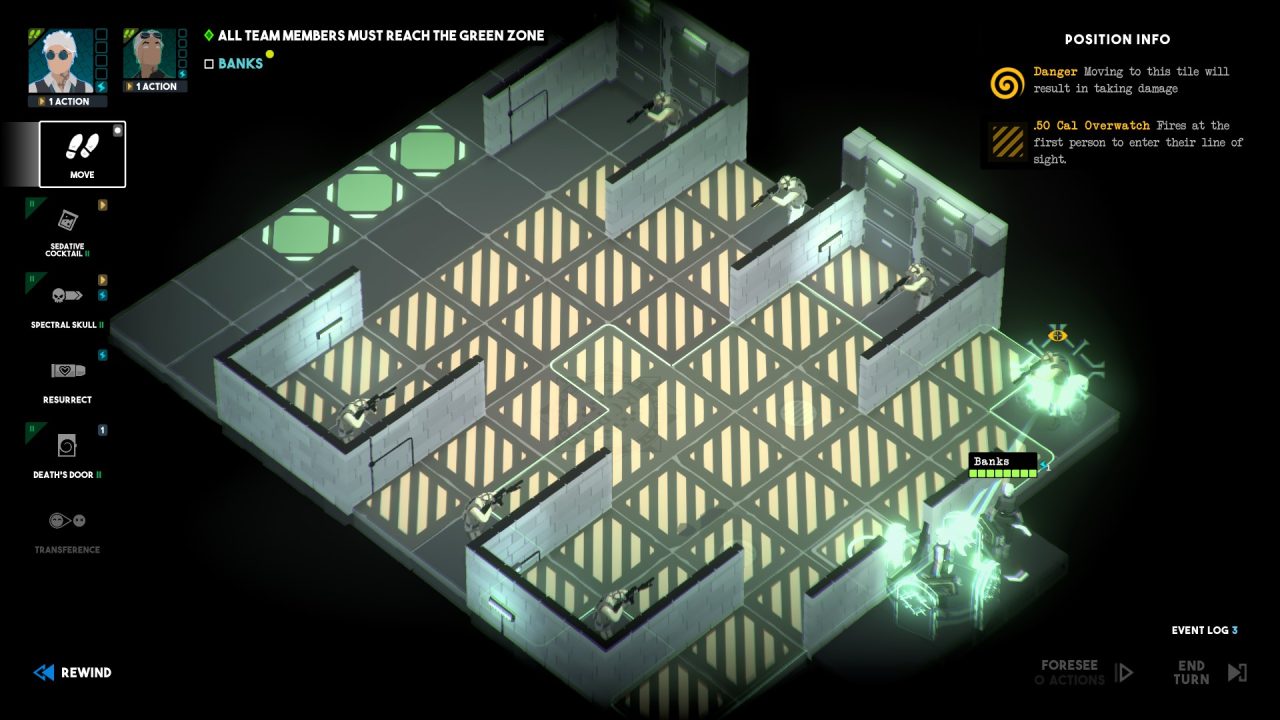This screenshot has width=1280, height=720.
Task: Click Banks's green health bar
Action: 1002,473
